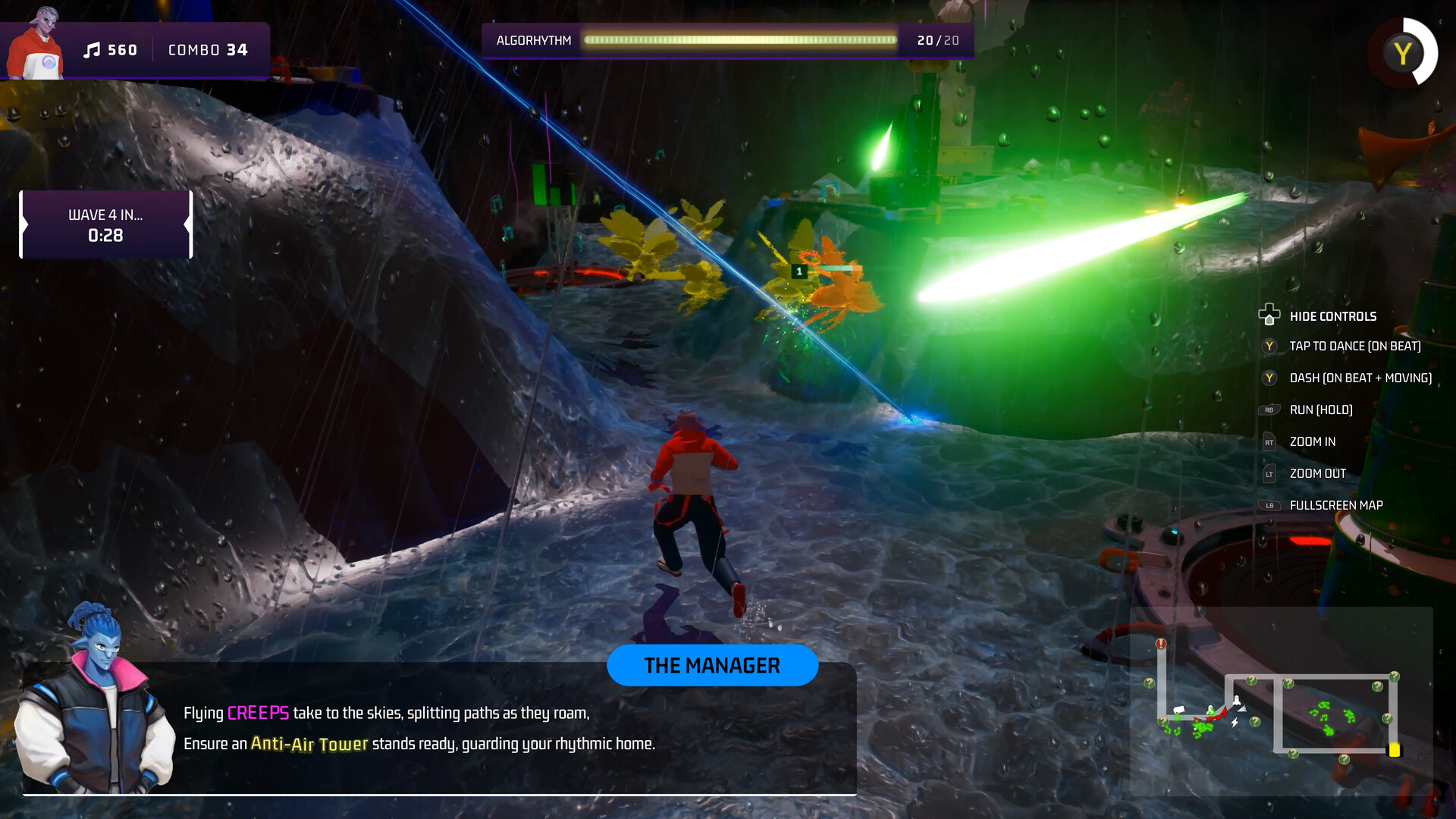
Task: Select the player avatar portrait
Action: pos(36,45)
